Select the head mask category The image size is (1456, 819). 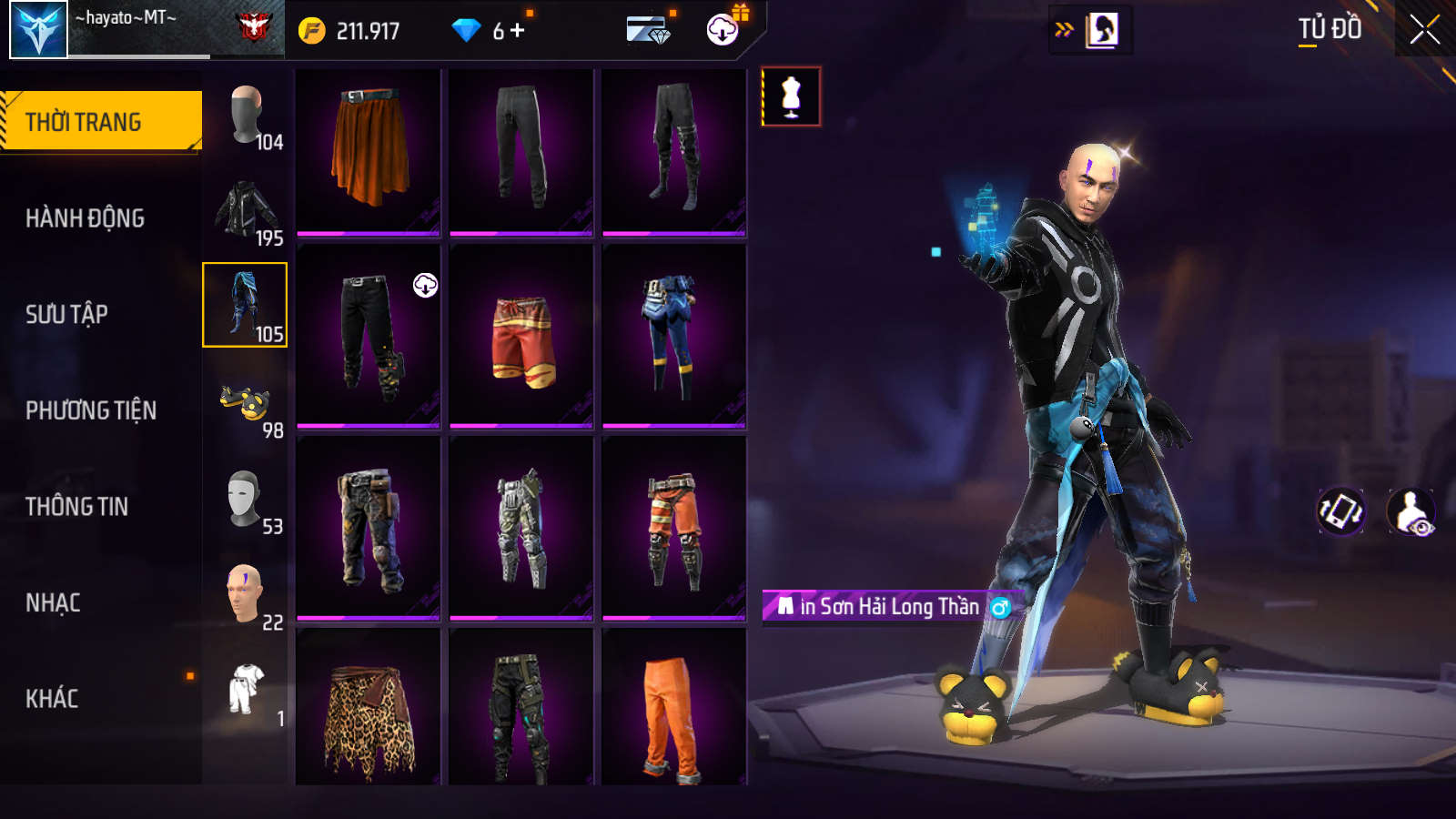(x=246, y=115)
